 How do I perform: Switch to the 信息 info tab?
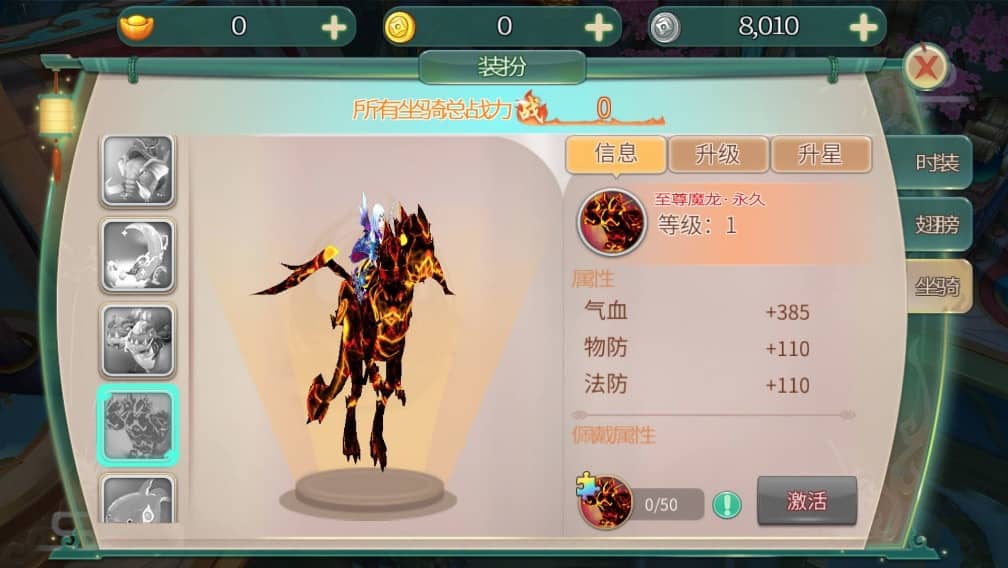pos(616,154)
